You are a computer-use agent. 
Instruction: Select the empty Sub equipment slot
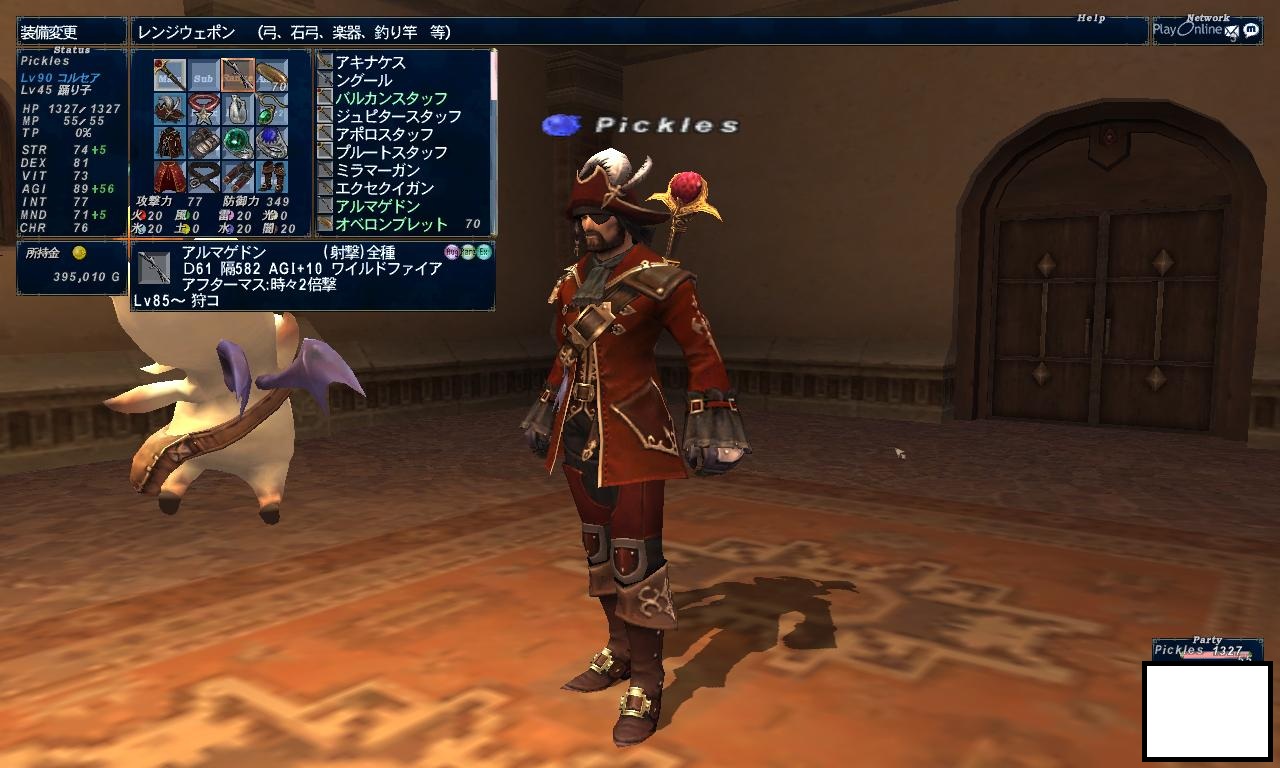[204, 75]
